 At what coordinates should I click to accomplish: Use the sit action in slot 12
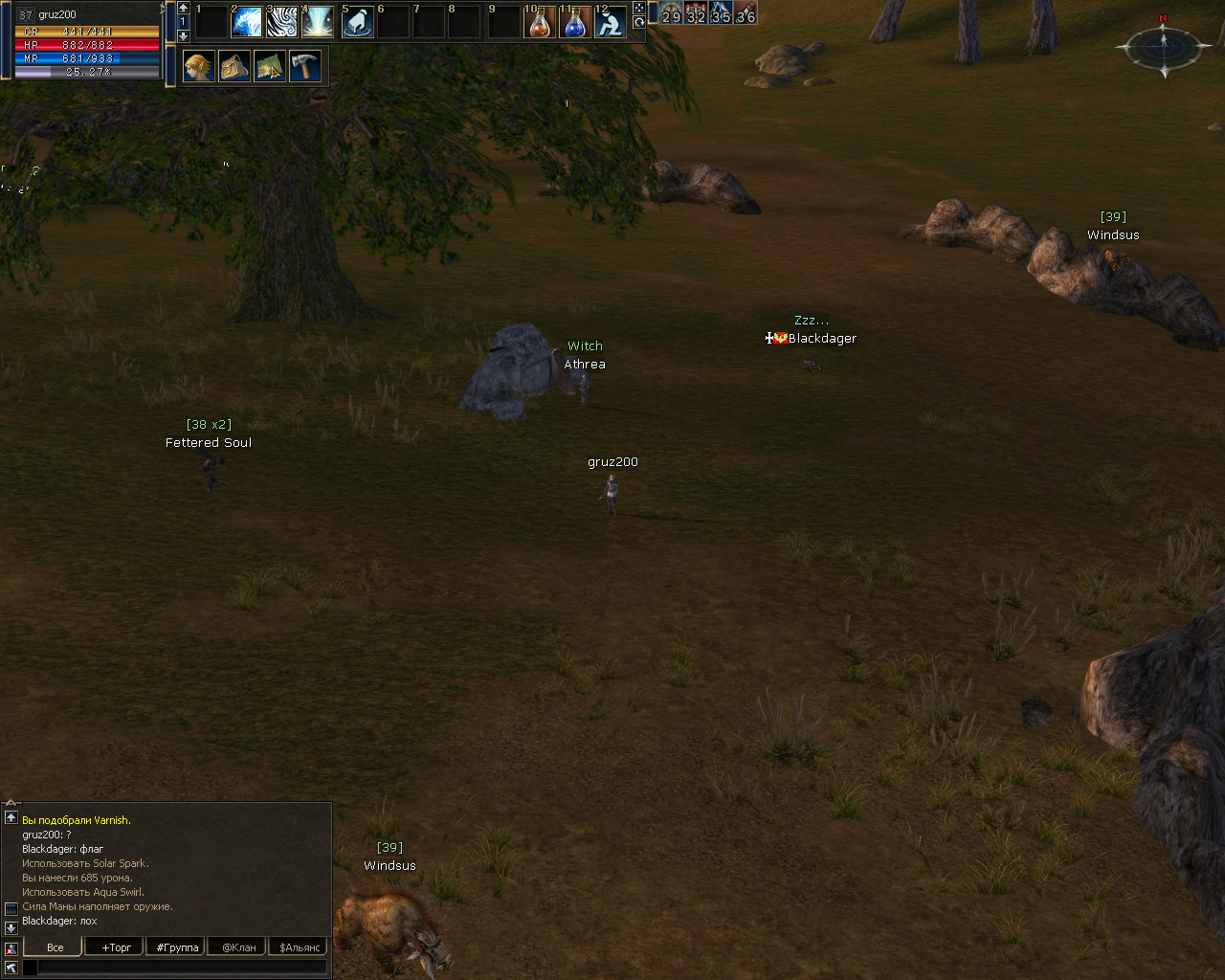coord(610,22)
